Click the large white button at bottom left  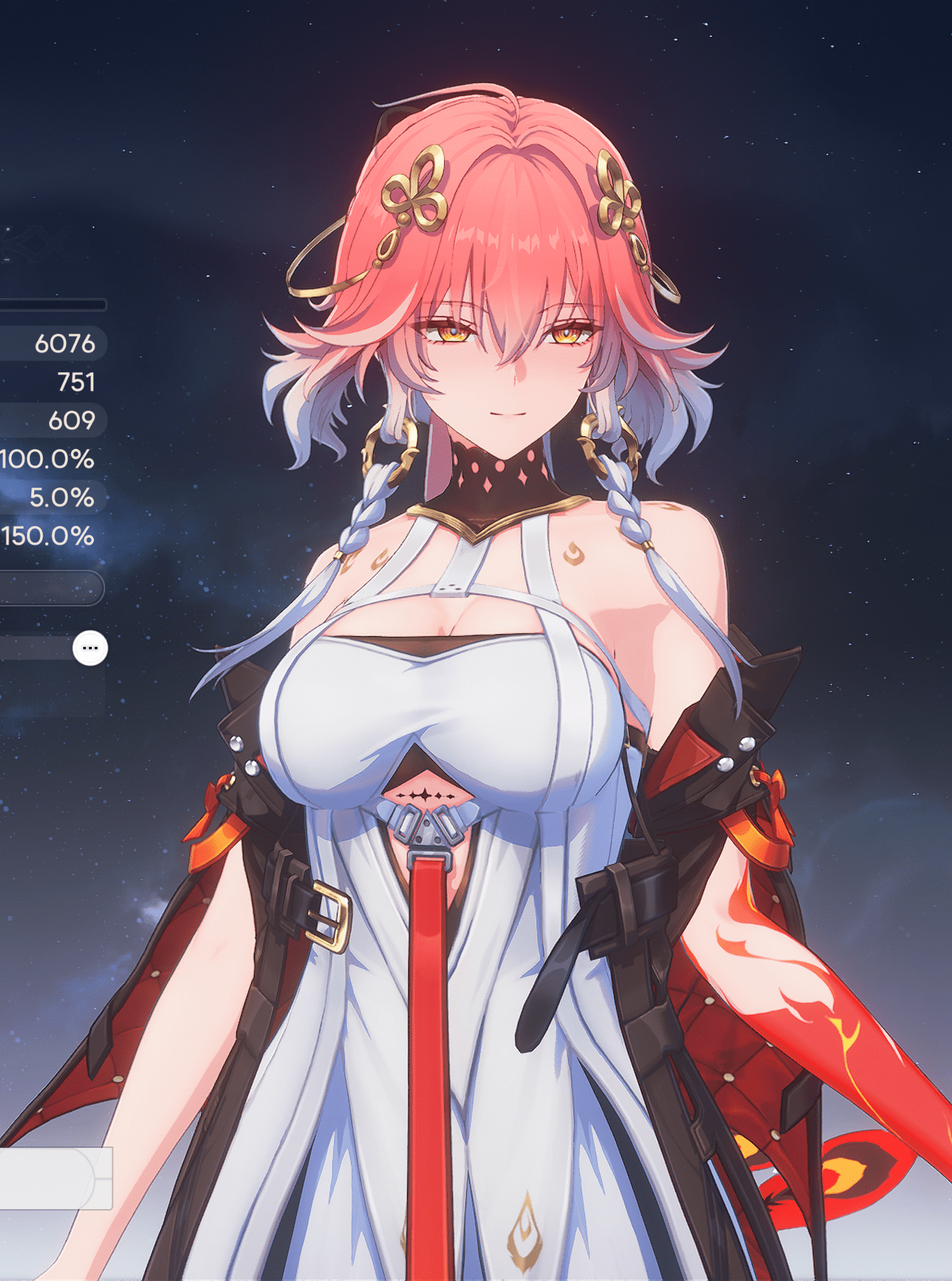tap(50, 1178)
